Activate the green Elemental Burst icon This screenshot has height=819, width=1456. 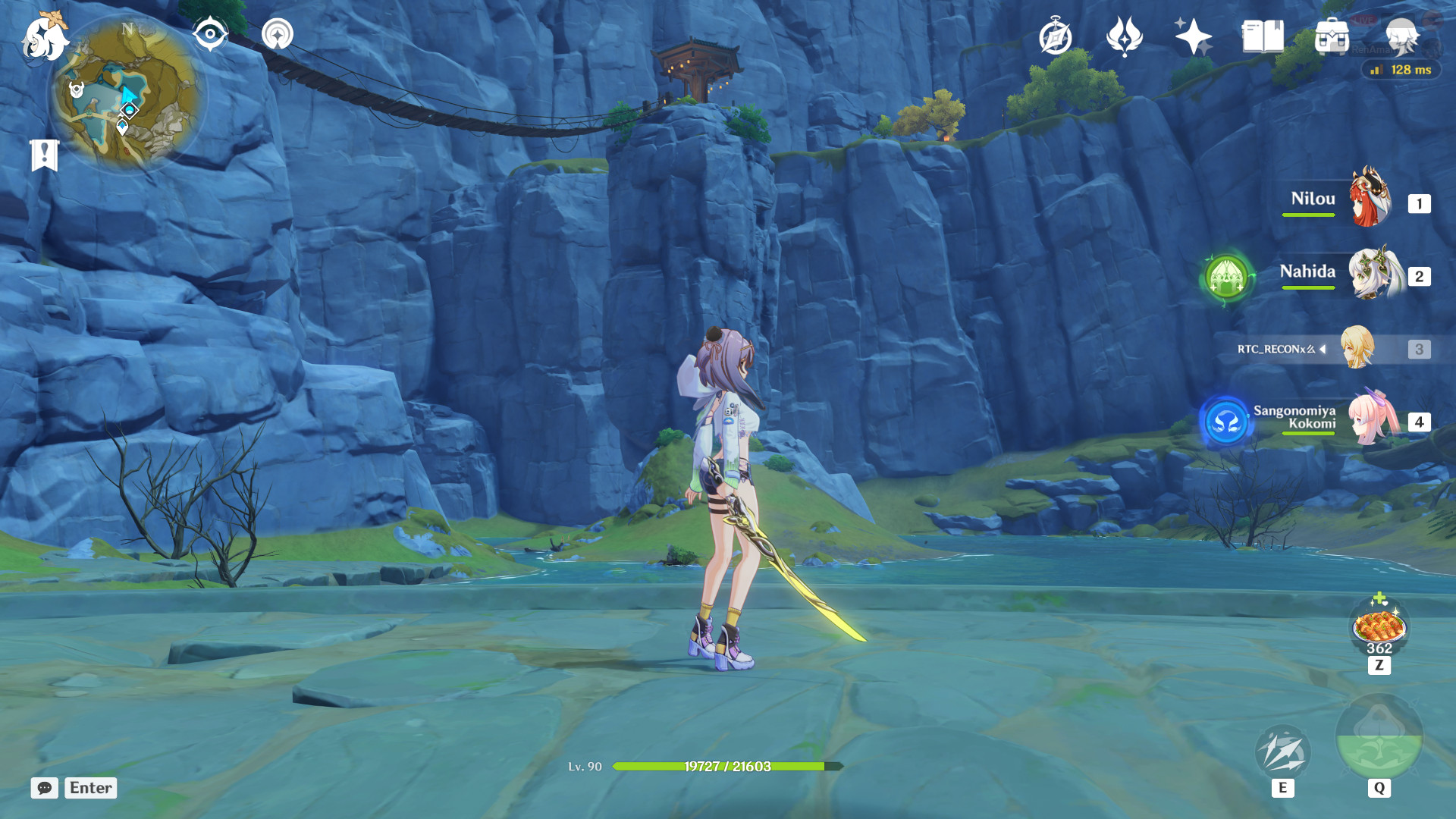[1379, 738]
